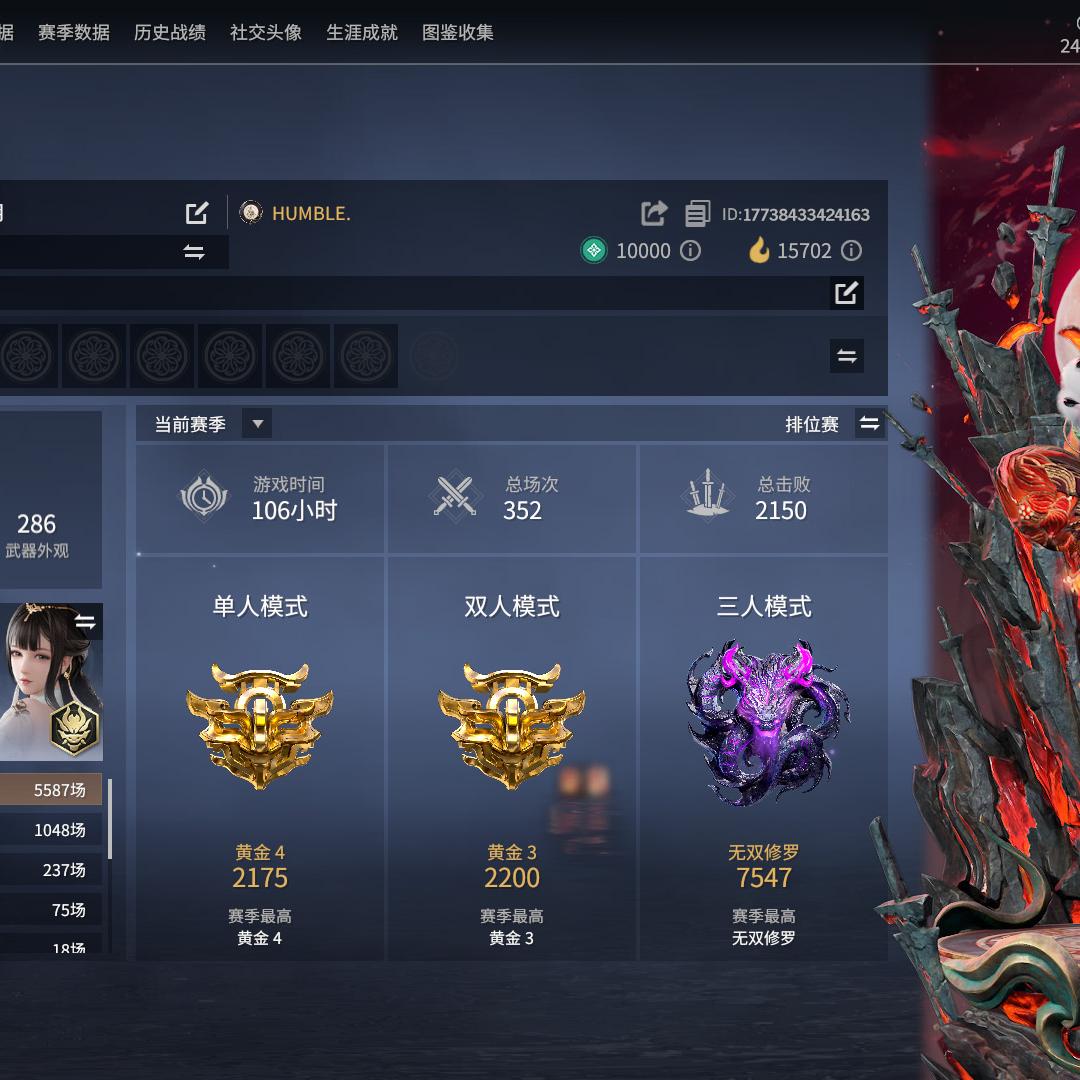
Task: Open the 当前赛季 season dropdown
Action: pyautogui.click(x=257, y=424)
